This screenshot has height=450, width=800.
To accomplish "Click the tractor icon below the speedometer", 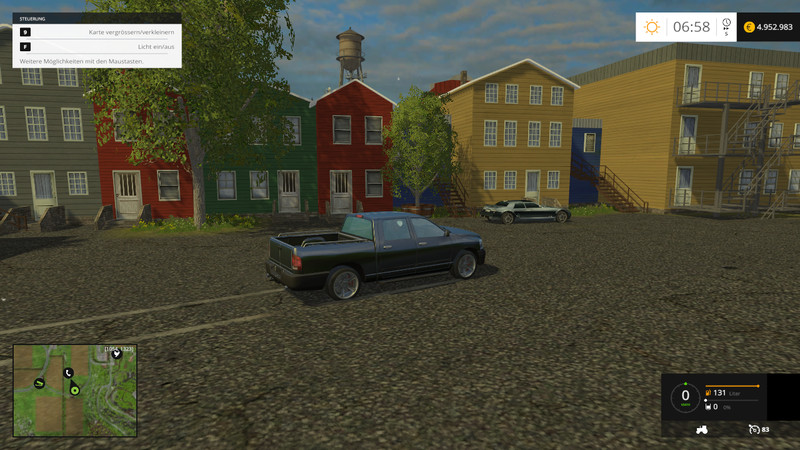I will 702,429.
